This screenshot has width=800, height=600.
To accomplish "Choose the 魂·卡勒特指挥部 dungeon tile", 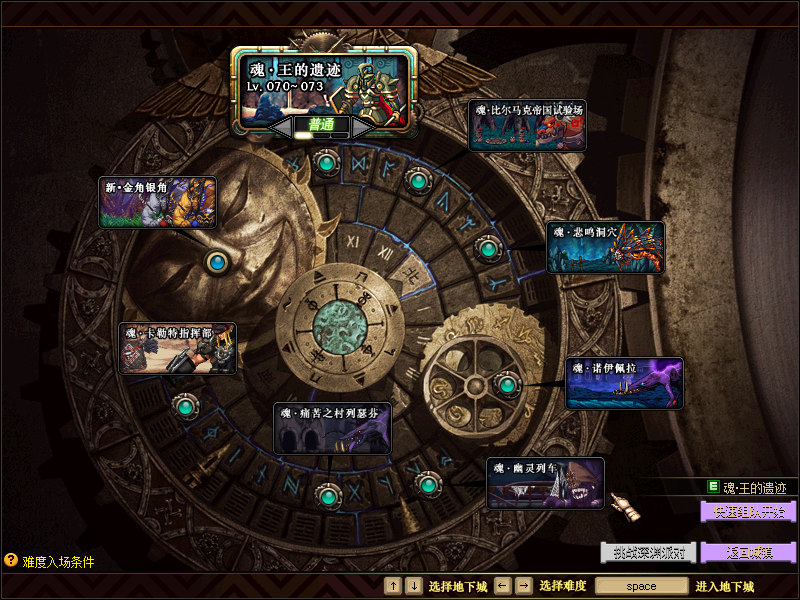I will (178, 348).
